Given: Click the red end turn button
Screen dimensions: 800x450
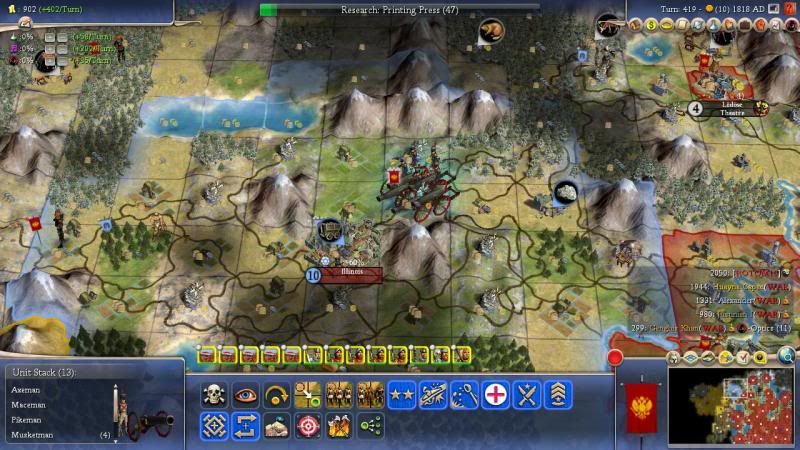Looking at the screenshot, I should (x=616, y=357).
